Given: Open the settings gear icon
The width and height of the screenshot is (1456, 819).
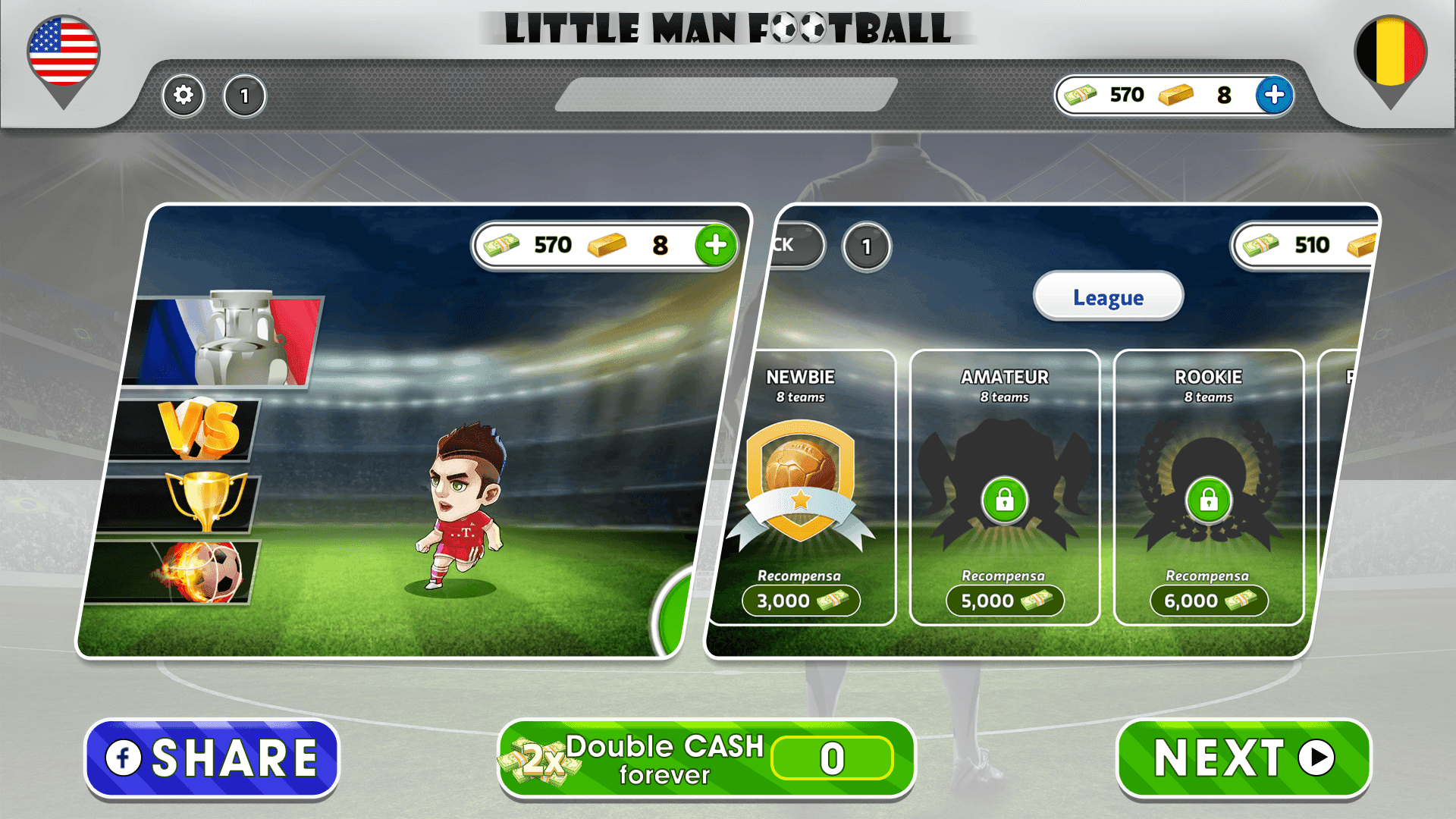Looking at the screenshot, I should point(182,96).
